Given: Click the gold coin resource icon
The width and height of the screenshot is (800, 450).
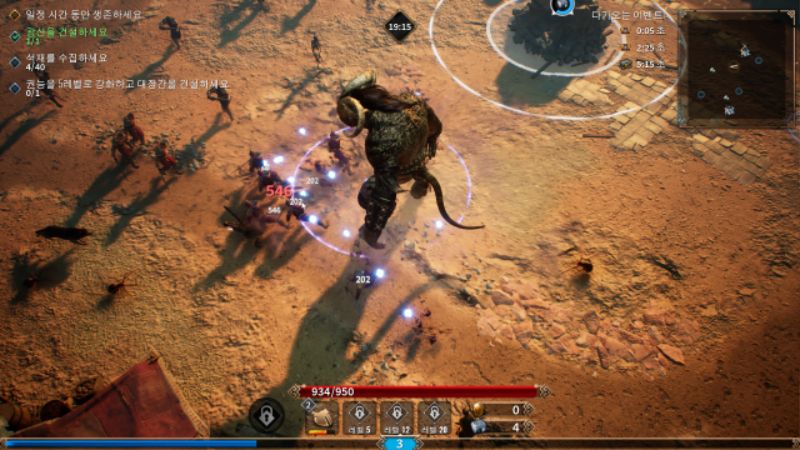Looking at the screenshot, I should click(x=476, y=409).
